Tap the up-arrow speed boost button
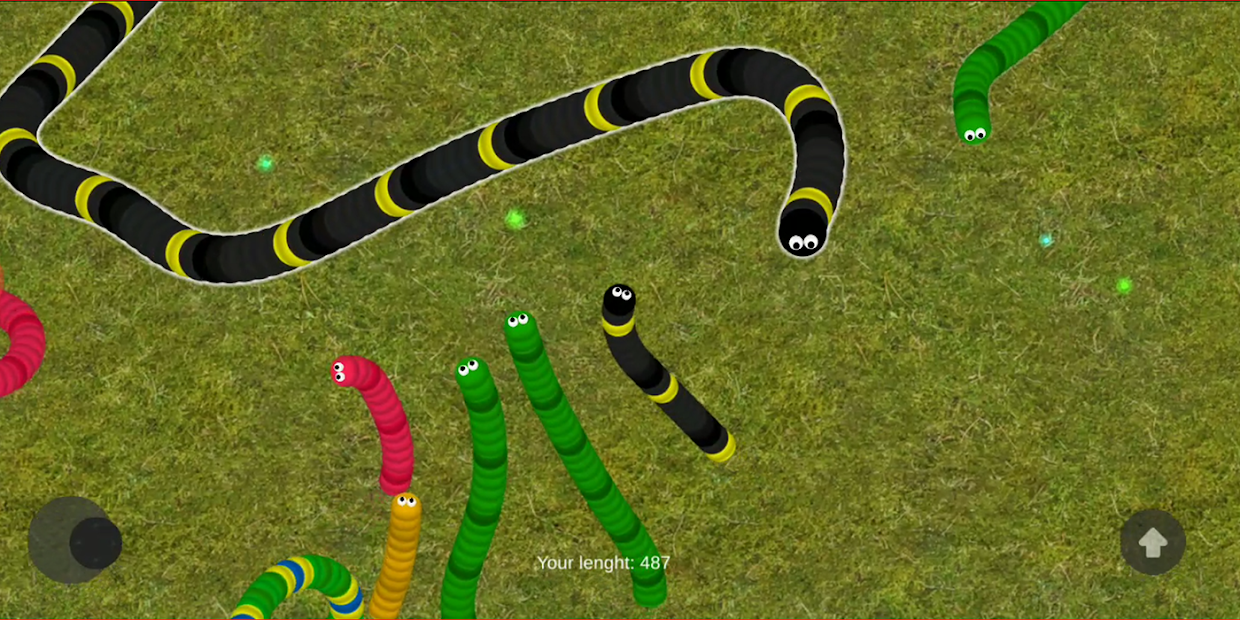This screenshot has width=1240, height=620. click(x=1152, y=542)
